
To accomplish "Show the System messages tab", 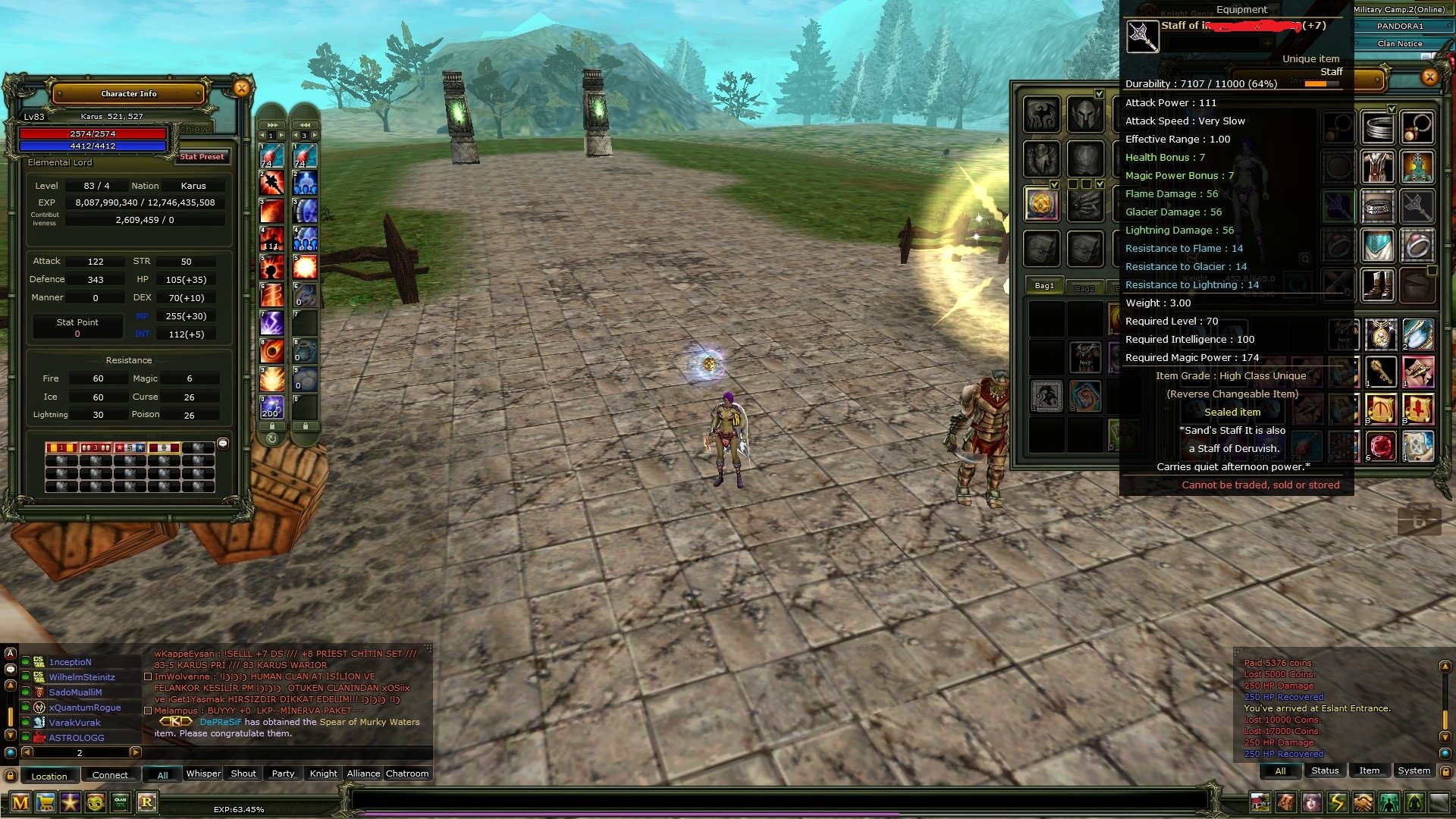I will pos(1414,770).
